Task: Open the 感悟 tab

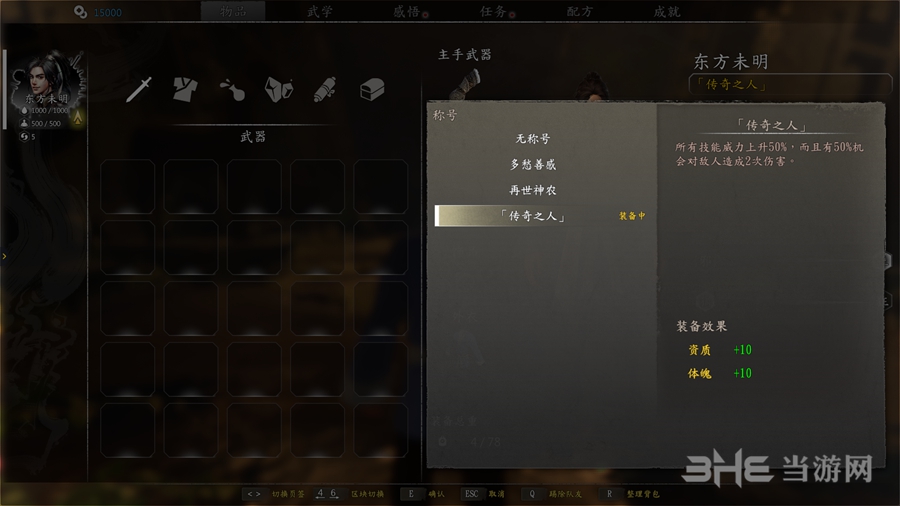Action: click(x=409, y=12)
